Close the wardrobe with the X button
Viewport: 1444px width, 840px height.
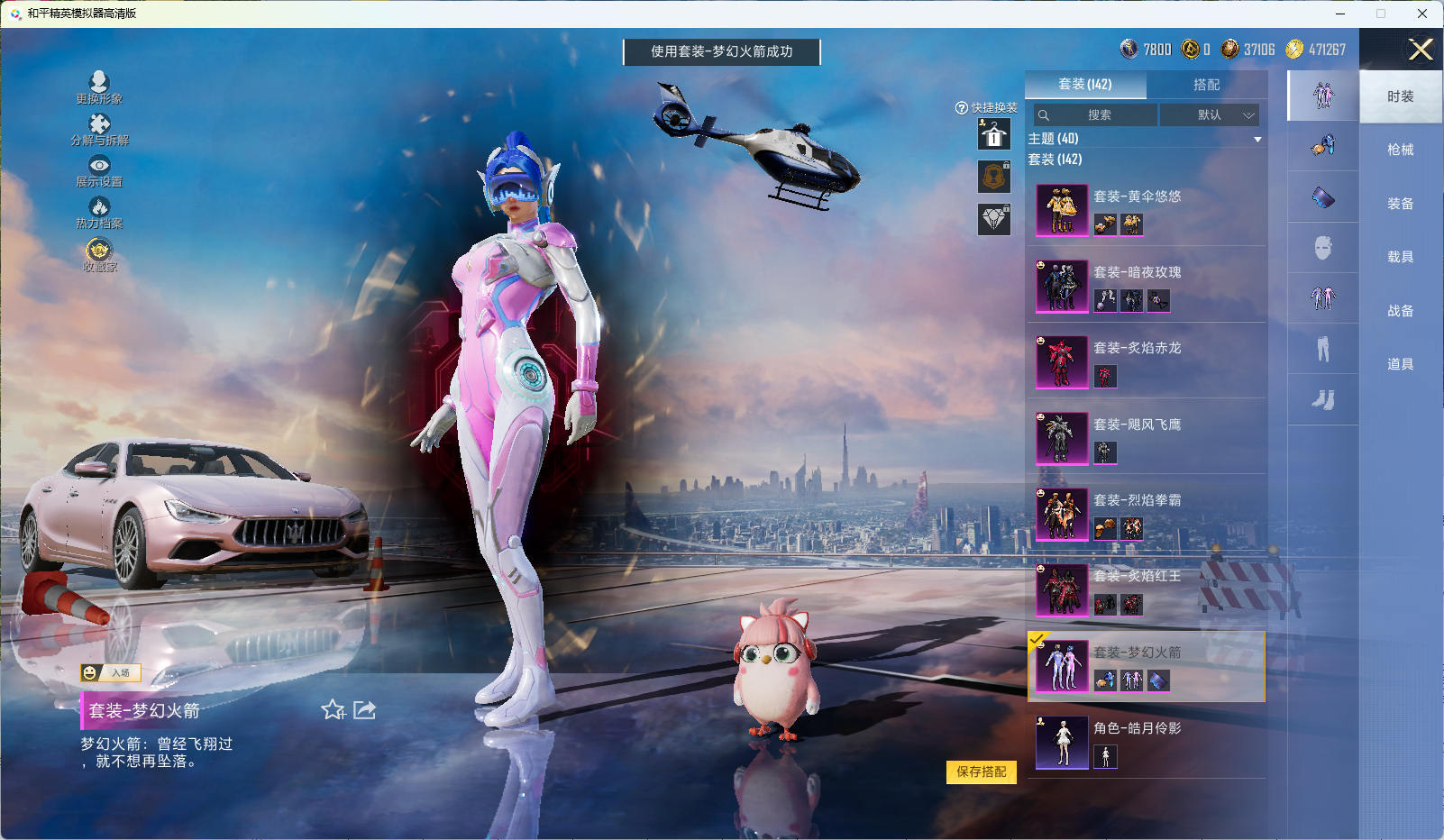point(1421,50)
